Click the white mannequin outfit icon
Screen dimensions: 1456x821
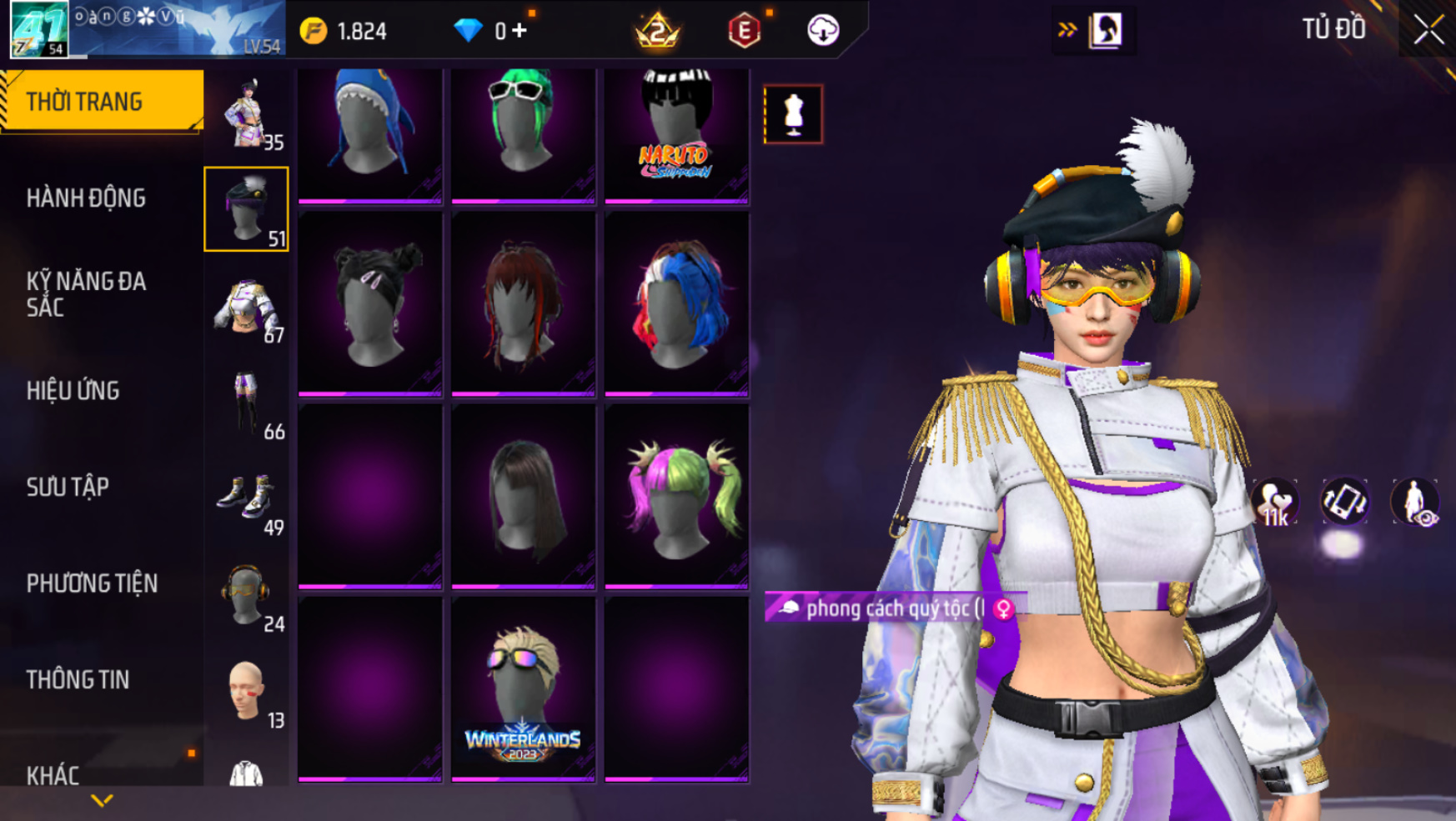pyautogui.click(x=793, y=114)
